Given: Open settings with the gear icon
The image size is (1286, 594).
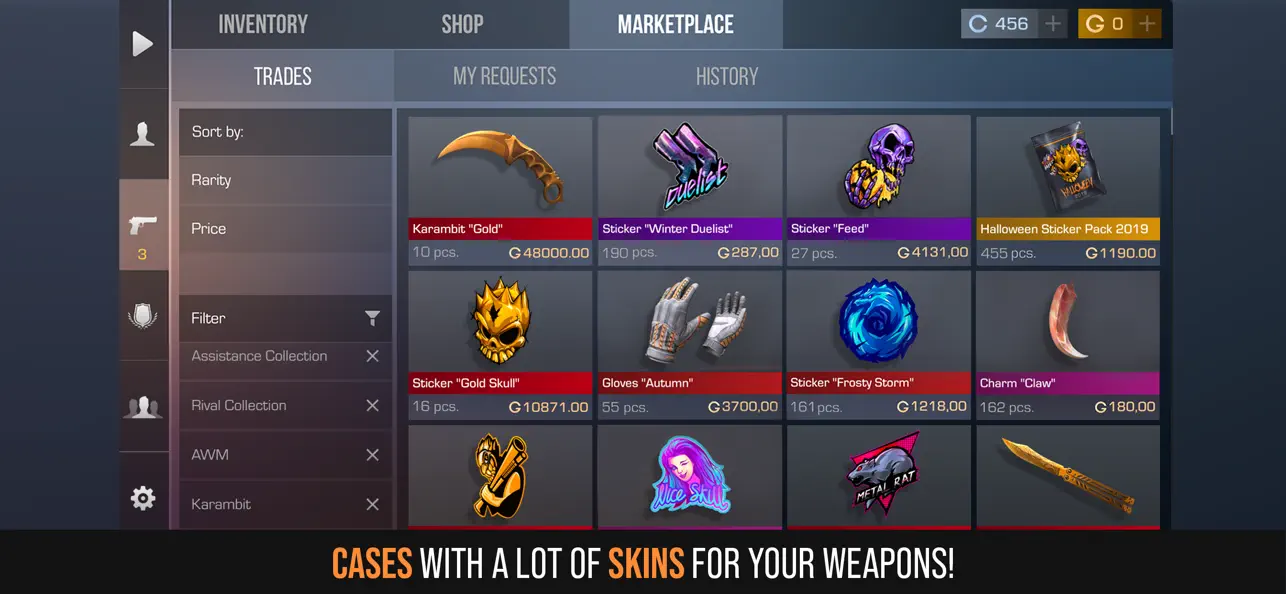Looking at the screenshot, I should click(x=143, y=498).
